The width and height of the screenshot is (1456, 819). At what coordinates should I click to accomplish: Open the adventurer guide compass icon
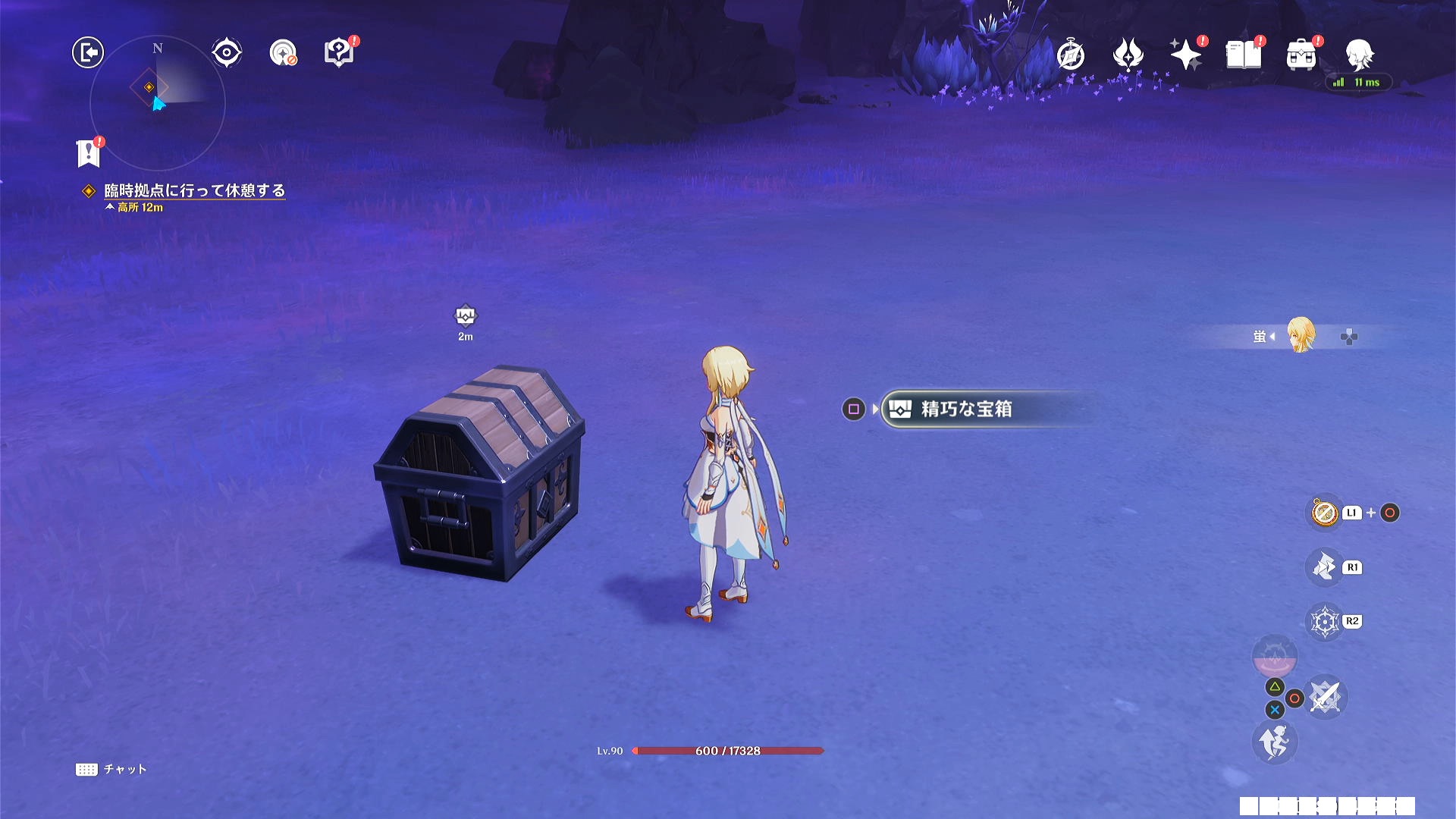click(1070, 53)
